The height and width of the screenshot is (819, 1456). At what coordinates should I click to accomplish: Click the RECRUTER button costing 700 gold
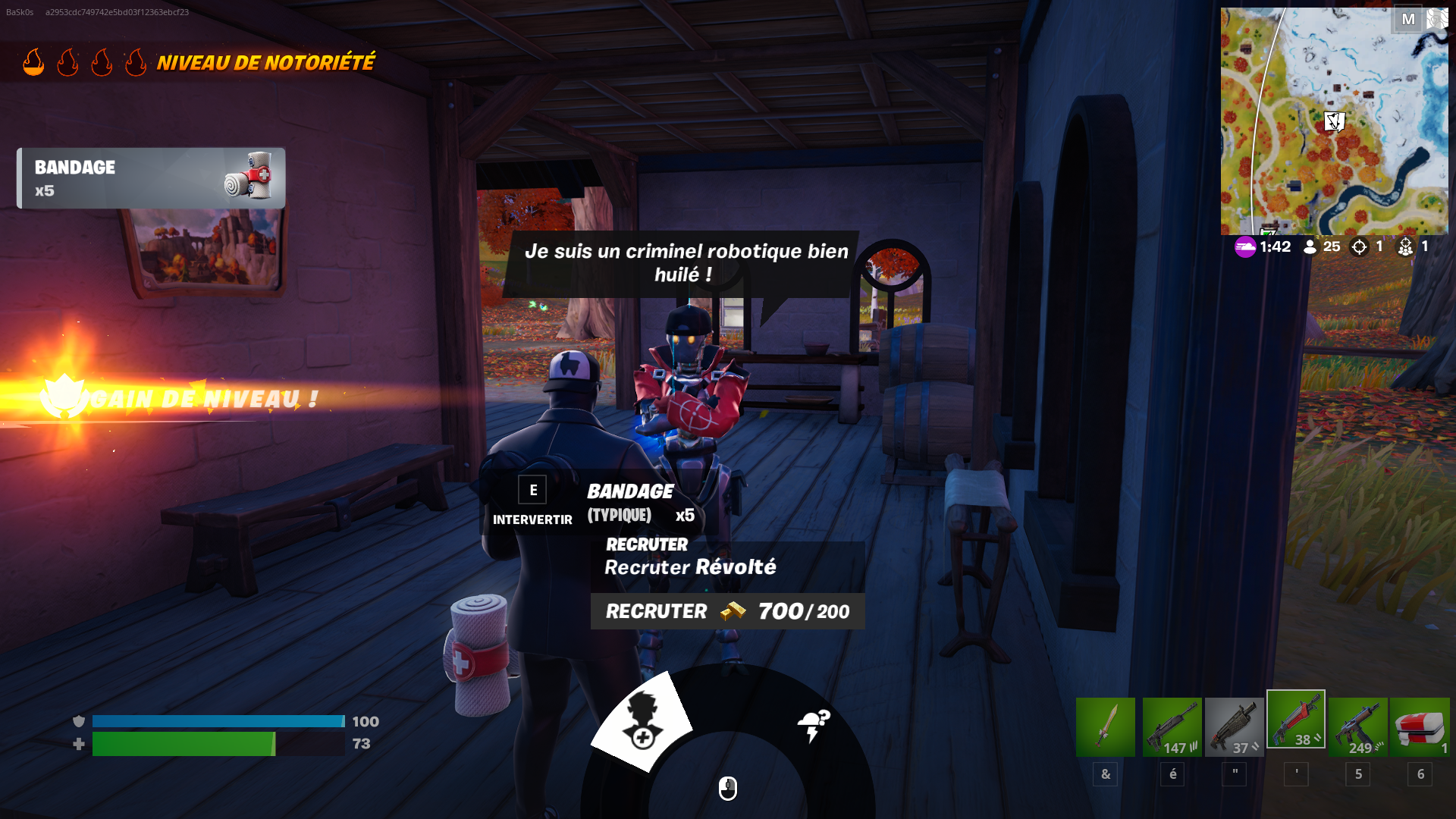point(728,612)
